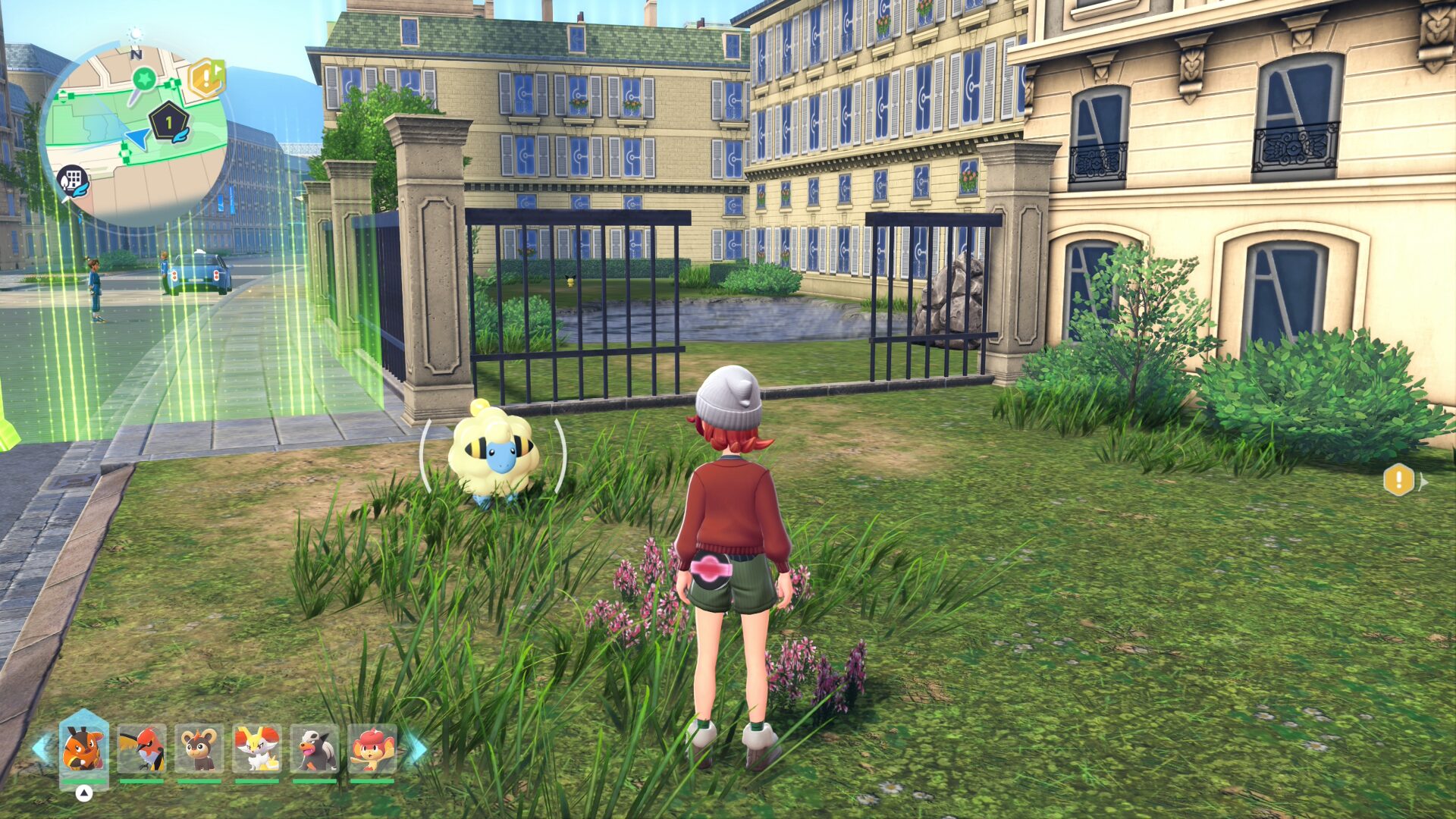Click the party bar's left arrow
The height and width of the screenshot is (819, 1456).
point(41,748)
